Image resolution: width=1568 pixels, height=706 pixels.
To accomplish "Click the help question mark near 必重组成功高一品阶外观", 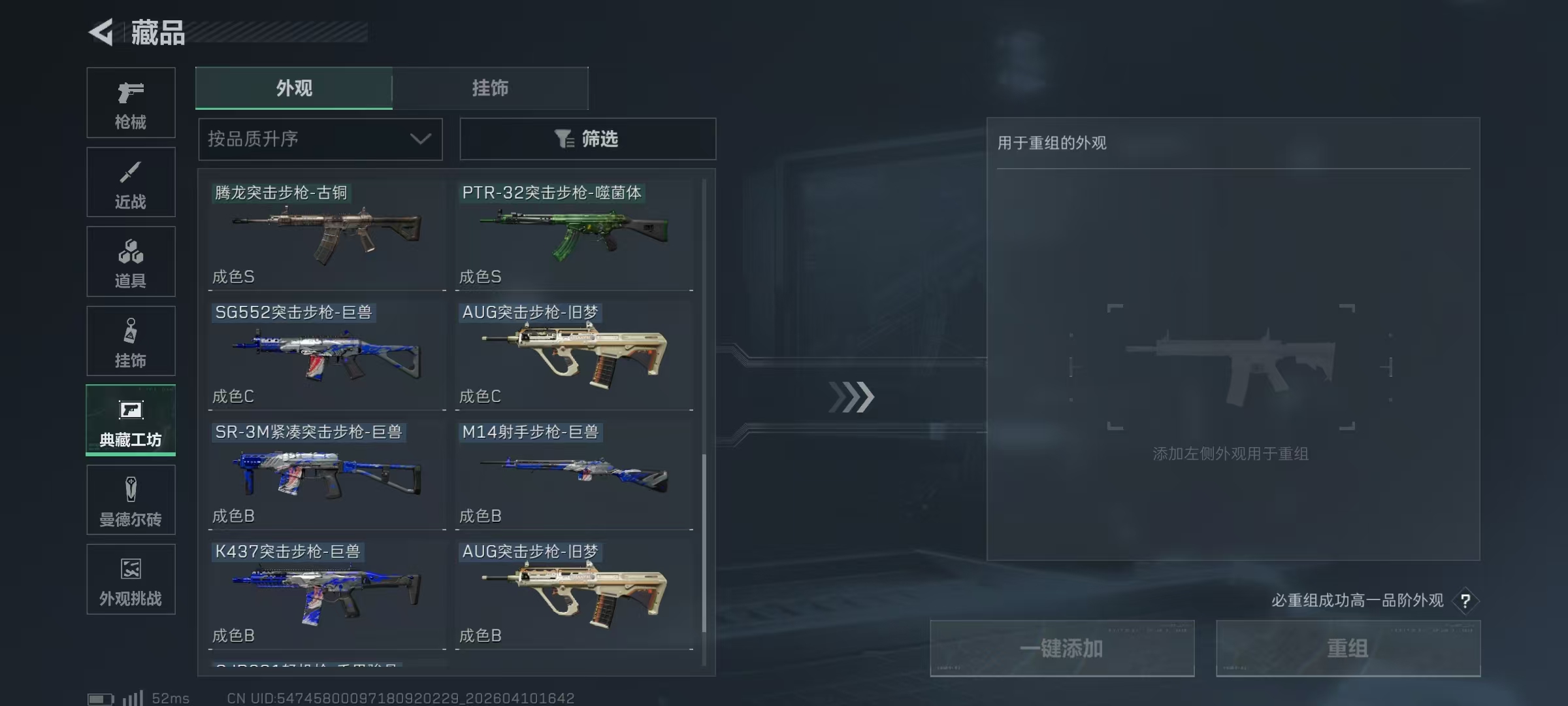I will pyautogui.click(x=1467, y=601).
